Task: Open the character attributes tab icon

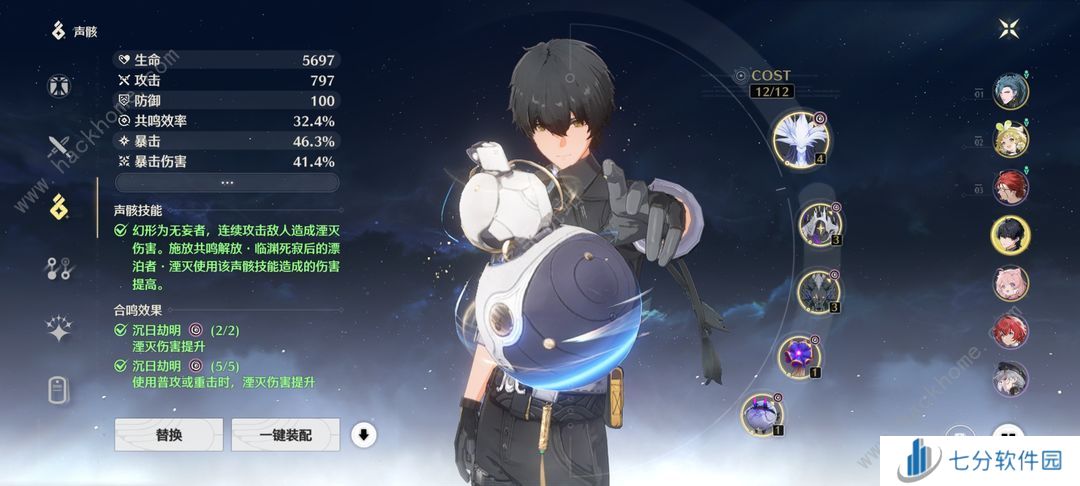Action: pos(59,85)
